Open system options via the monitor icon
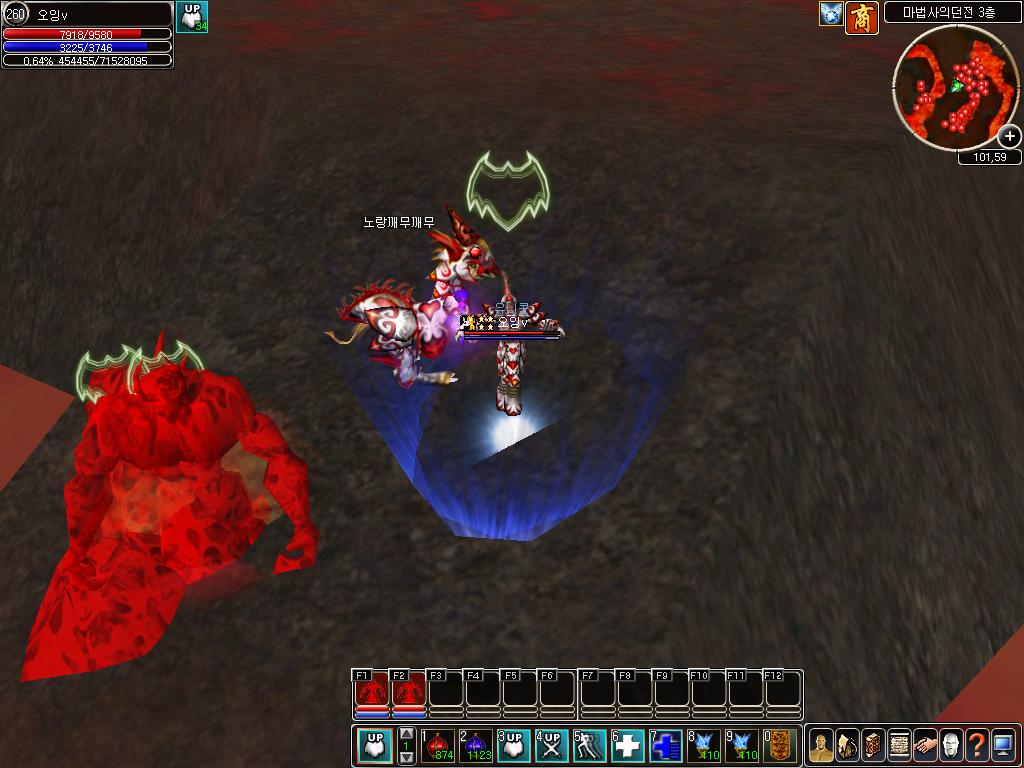 click(x=1003, y=746)
